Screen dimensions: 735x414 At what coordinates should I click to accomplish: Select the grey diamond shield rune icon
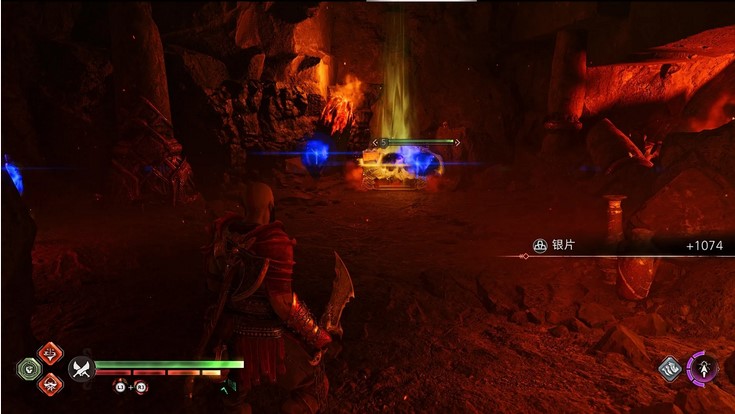tap(671, 369)
